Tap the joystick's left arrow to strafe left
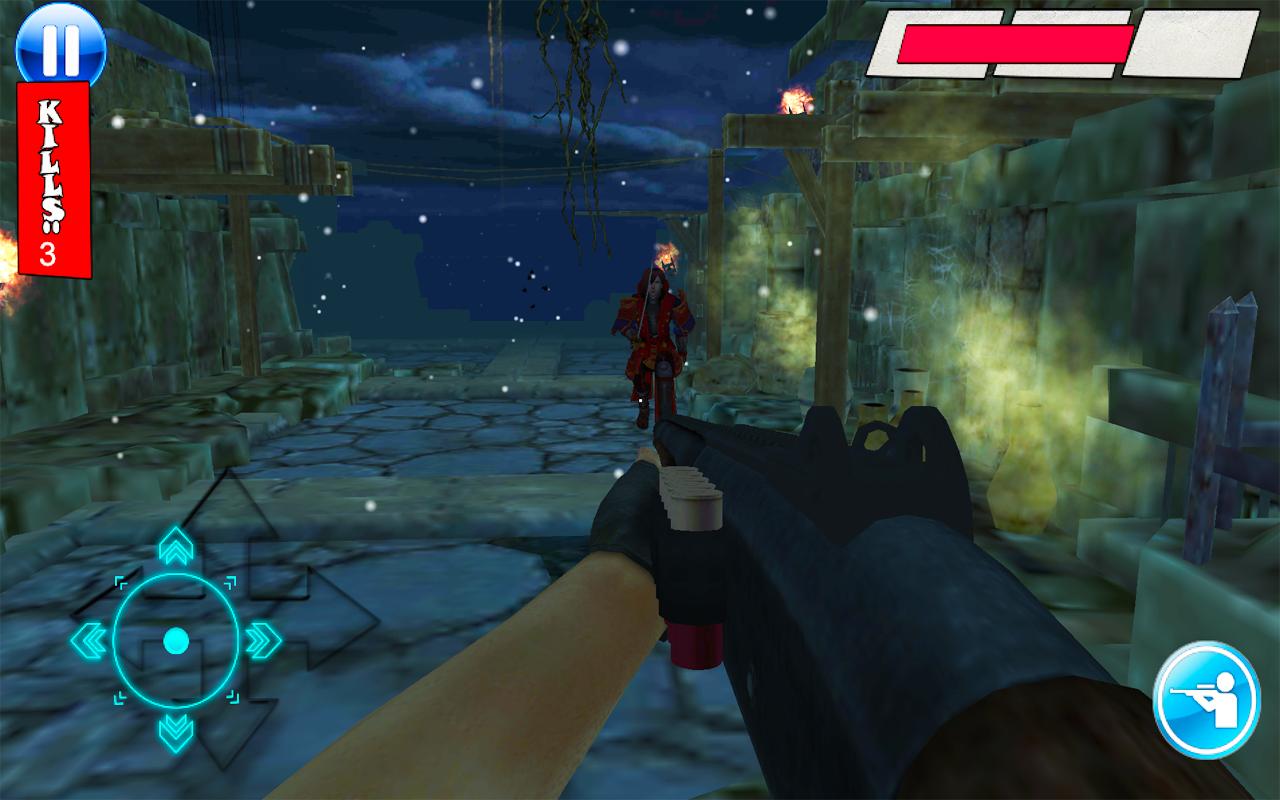This screenshot has height=800, width=1280. pos(88,640)
